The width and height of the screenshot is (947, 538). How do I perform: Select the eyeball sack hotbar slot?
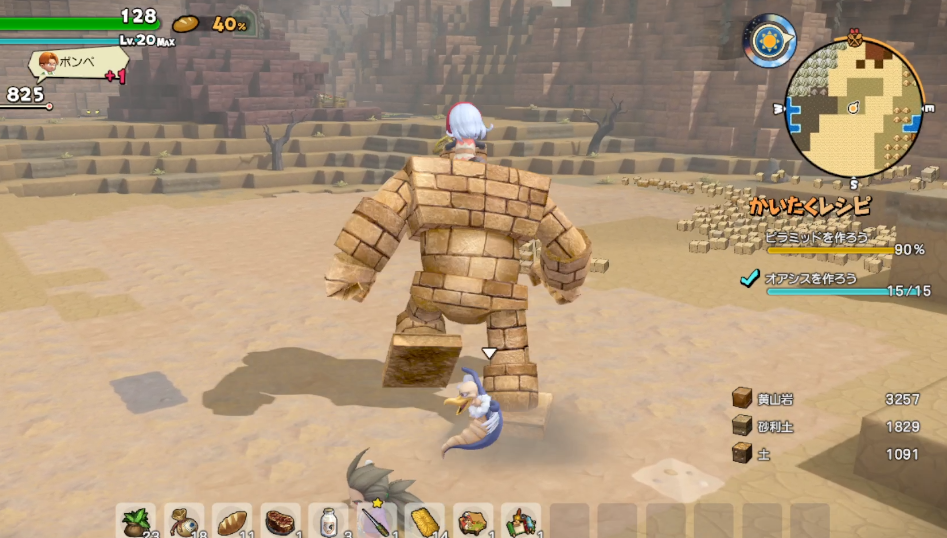pyautogui.click(x=184, y=521)
